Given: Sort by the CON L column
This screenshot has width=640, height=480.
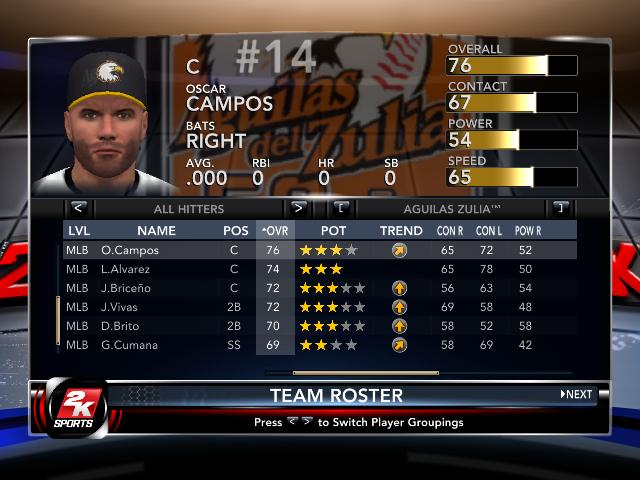Looking at the screenshot, I should click(487, 230).
